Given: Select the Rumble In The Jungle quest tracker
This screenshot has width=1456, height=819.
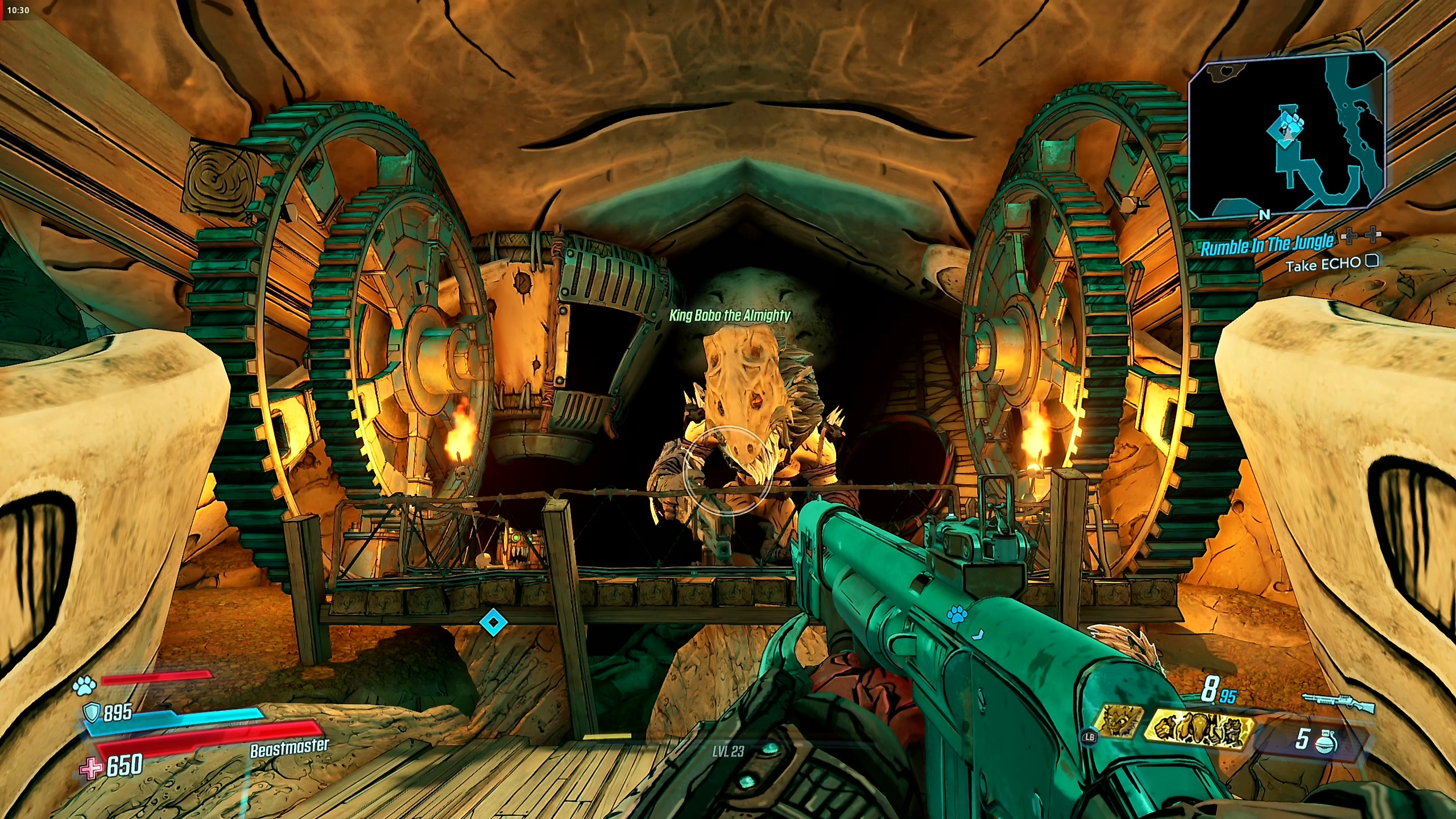Looking at the screenshot, I should [1267, 245].
